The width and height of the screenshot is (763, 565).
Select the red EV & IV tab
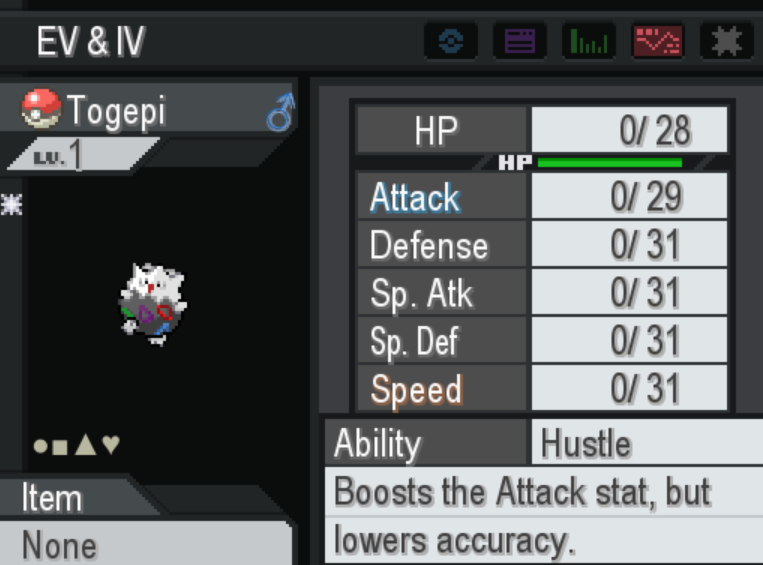(x=658, y=41)
